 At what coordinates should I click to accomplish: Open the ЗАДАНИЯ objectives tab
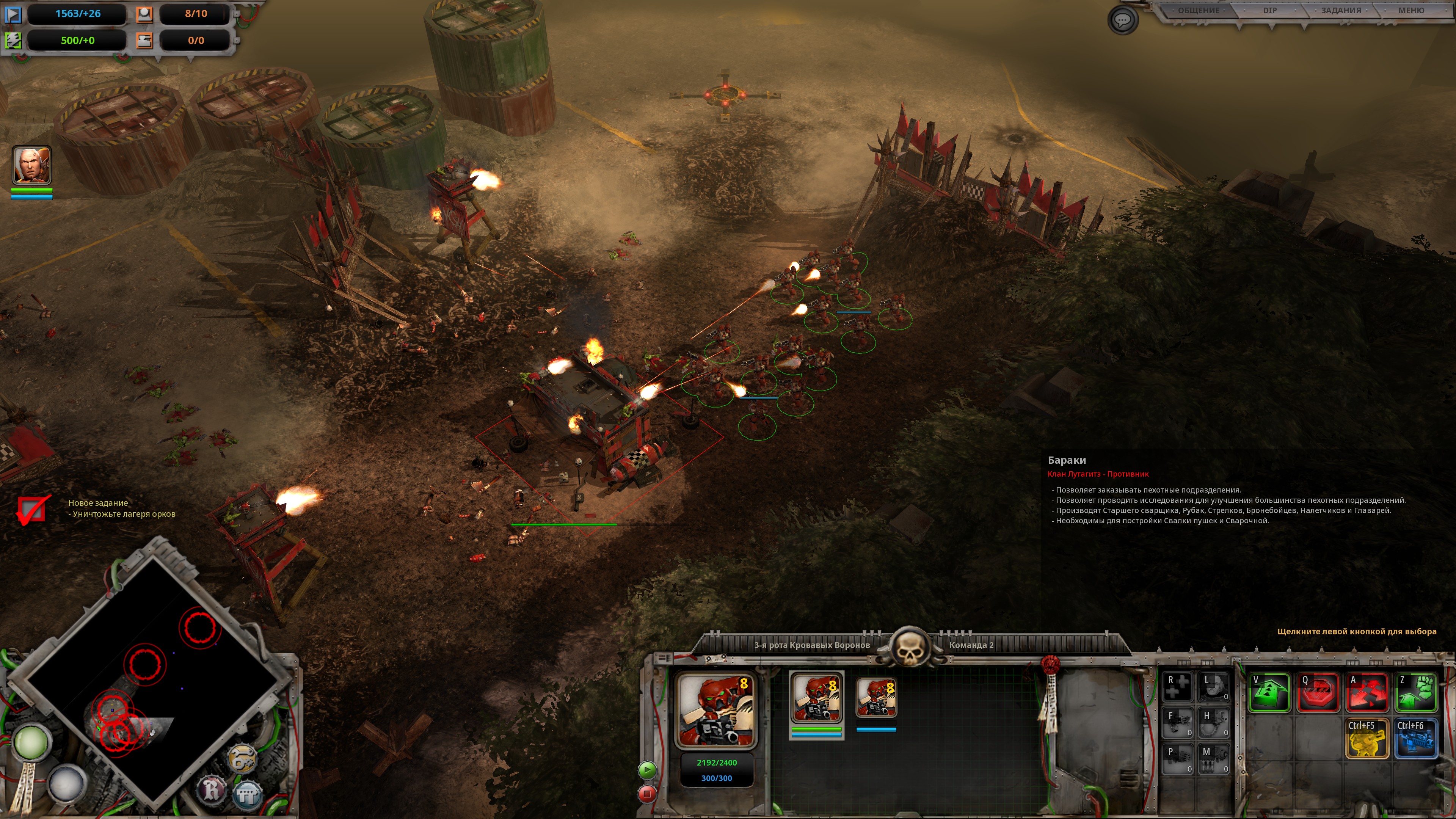[1341, 11]
